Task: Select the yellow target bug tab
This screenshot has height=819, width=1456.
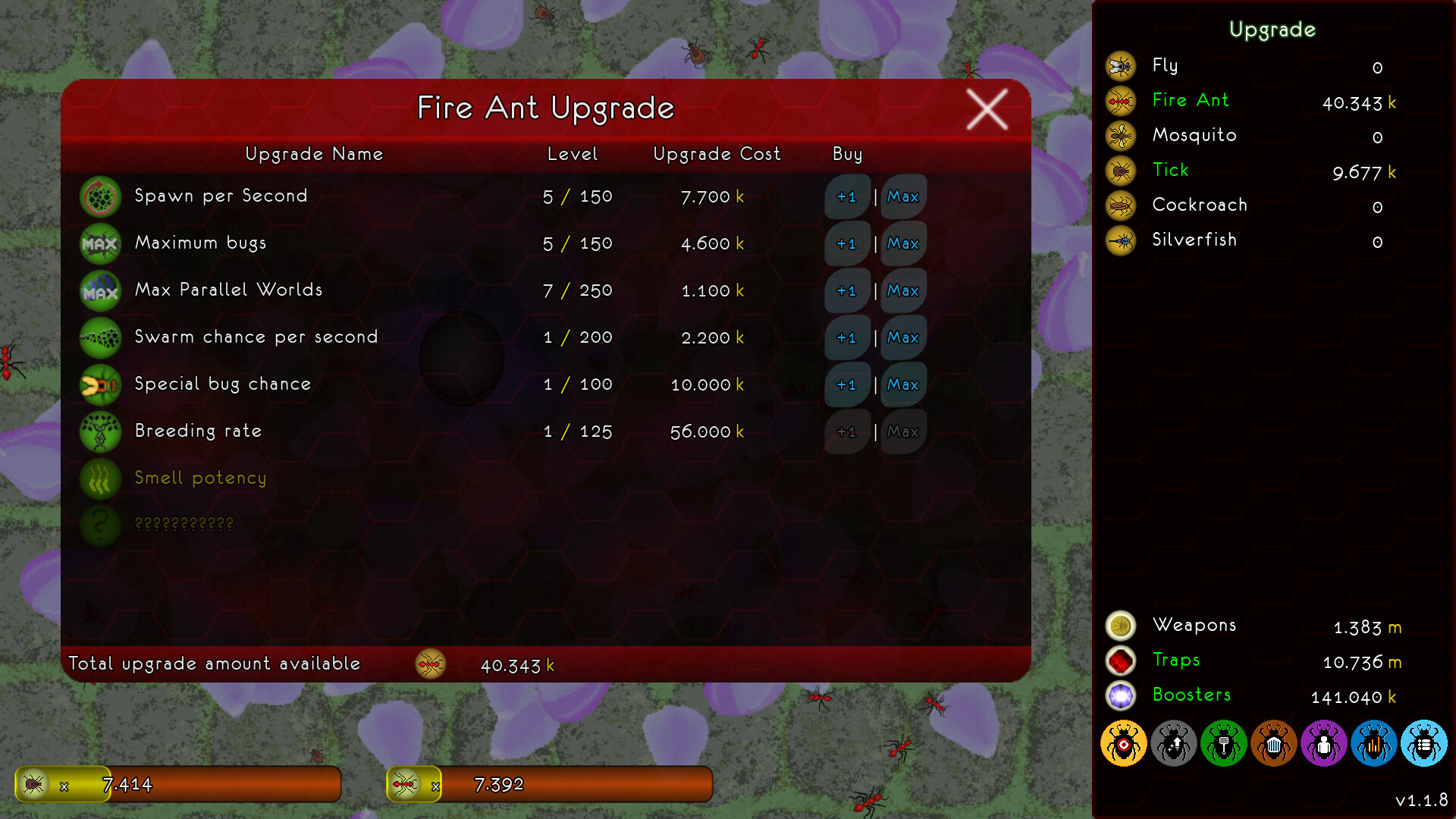Action: [x=1123, y=745]
